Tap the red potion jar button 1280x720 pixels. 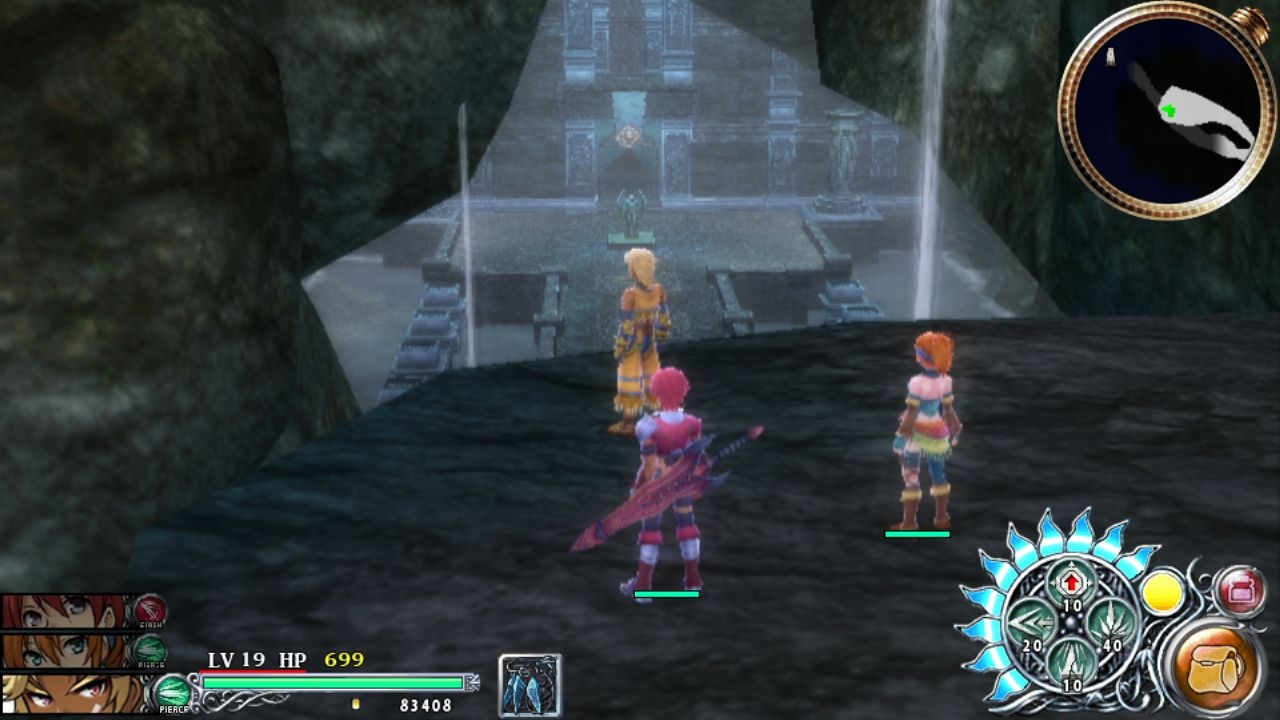coord(1241,591)
